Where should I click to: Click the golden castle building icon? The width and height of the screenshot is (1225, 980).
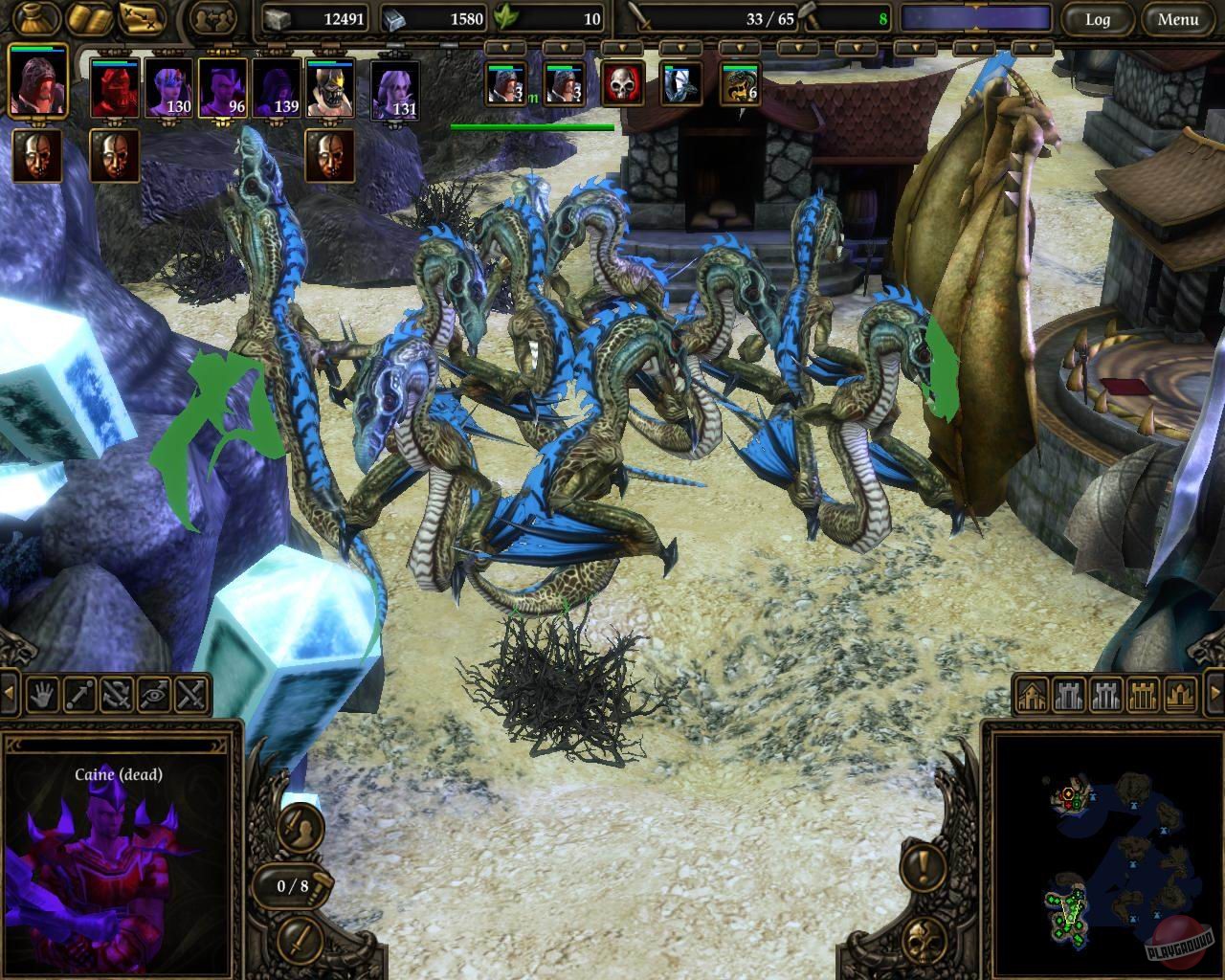point(1142,696)
